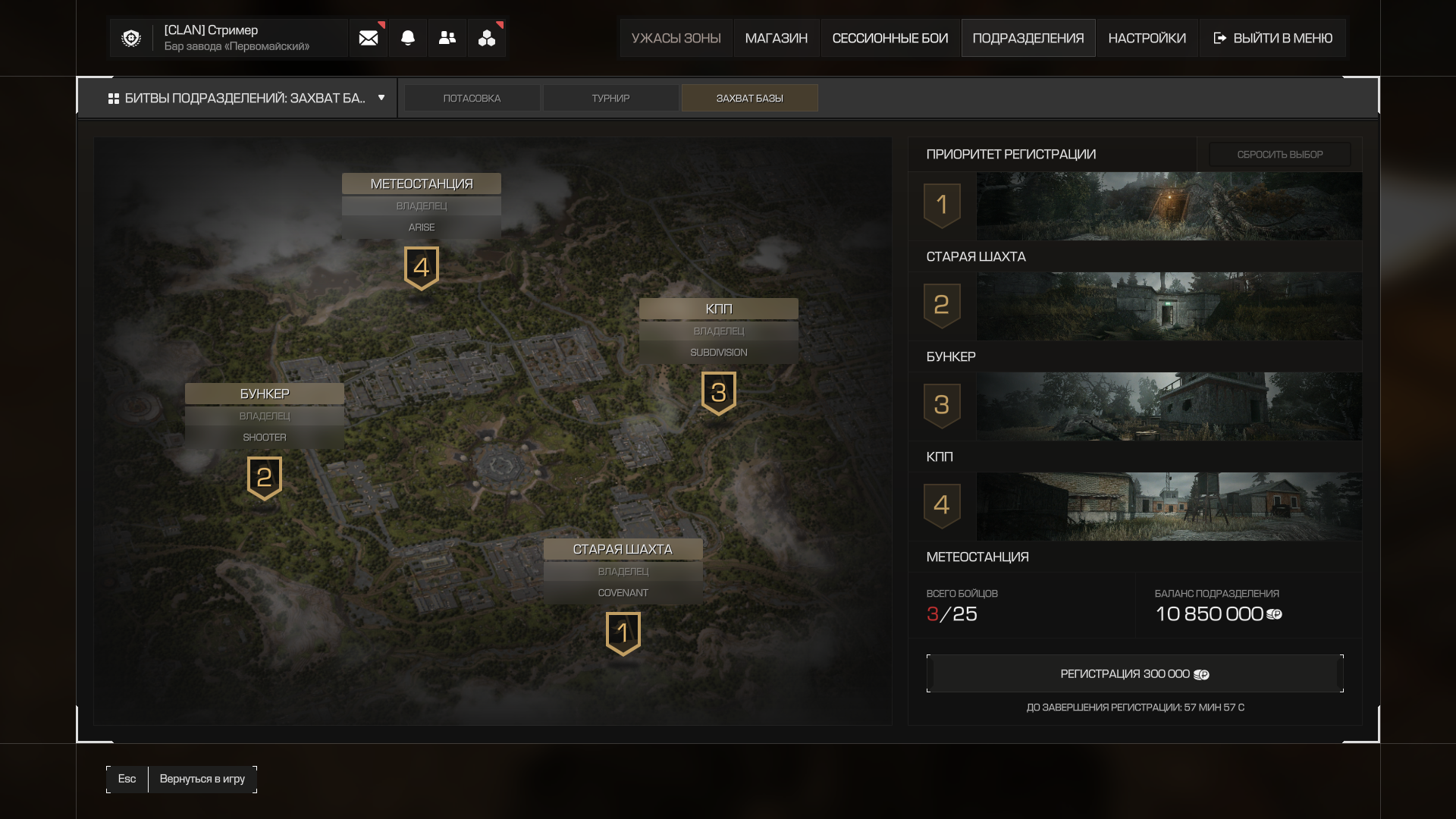
Task: Switch to the ТУРНИР tab
Action: tap(610, 98)
